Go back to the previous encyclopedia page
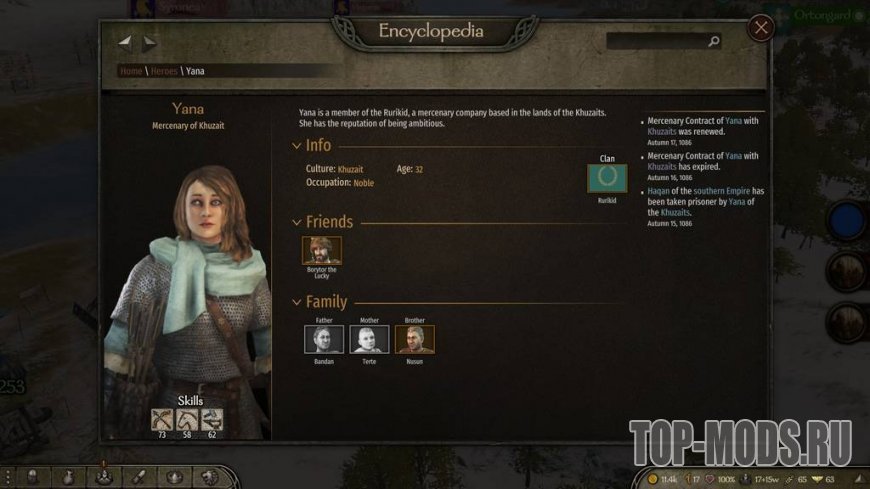The width and height of the screenshot is (870, 489). coord(125,42)
